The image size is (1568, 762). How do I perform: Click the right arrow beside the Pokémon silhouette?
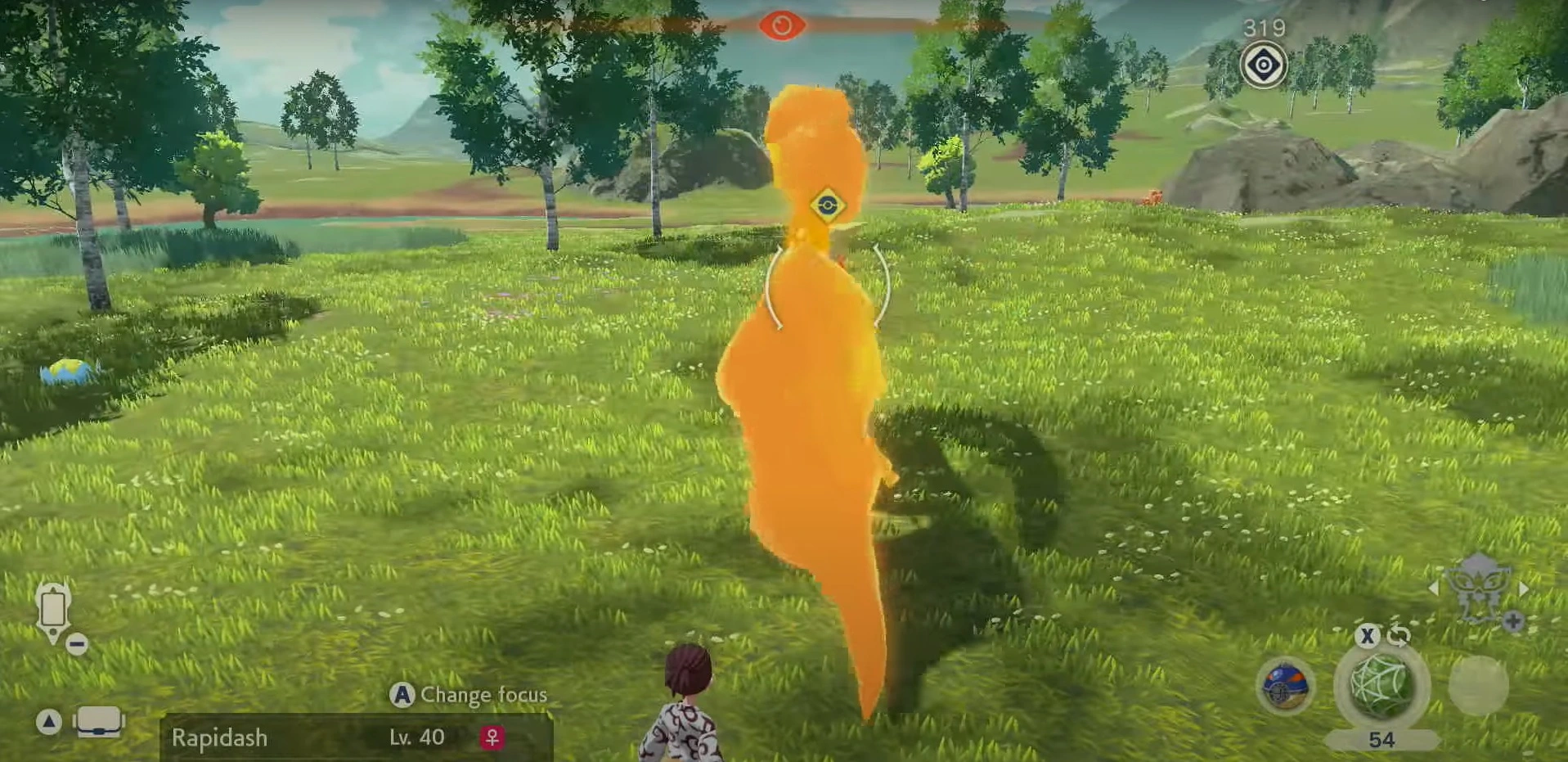point(1522,589)
